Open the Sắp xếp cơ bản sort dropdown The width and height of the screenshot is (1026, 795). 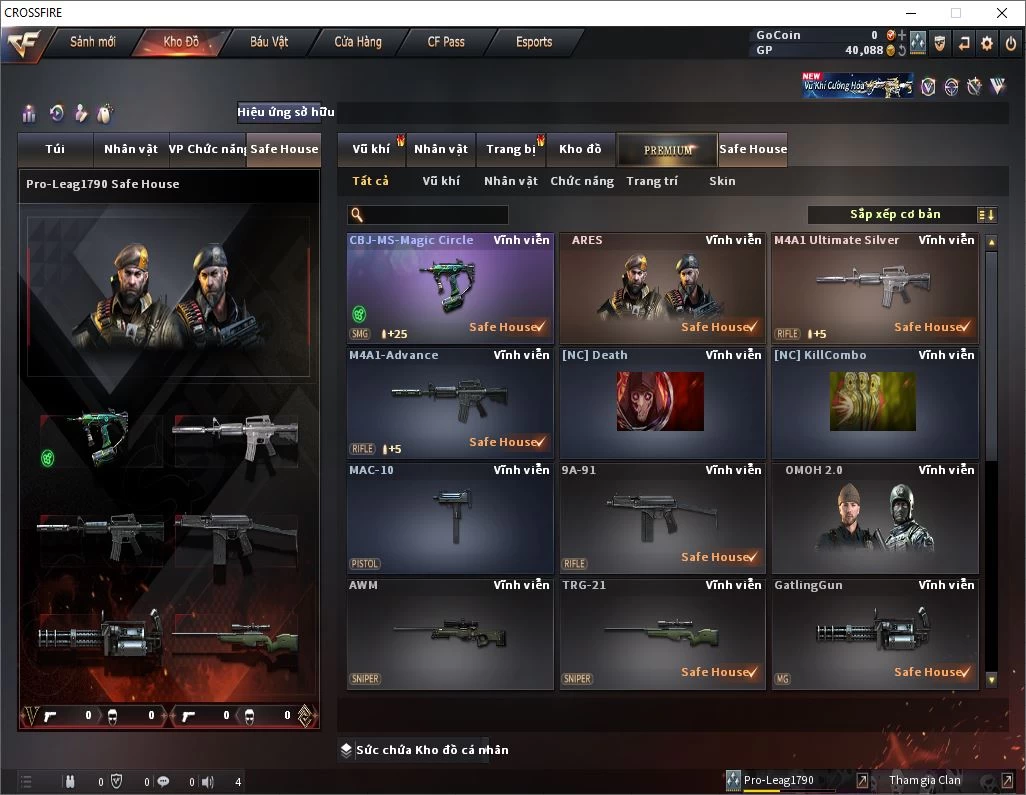click(x=902, y=215)
